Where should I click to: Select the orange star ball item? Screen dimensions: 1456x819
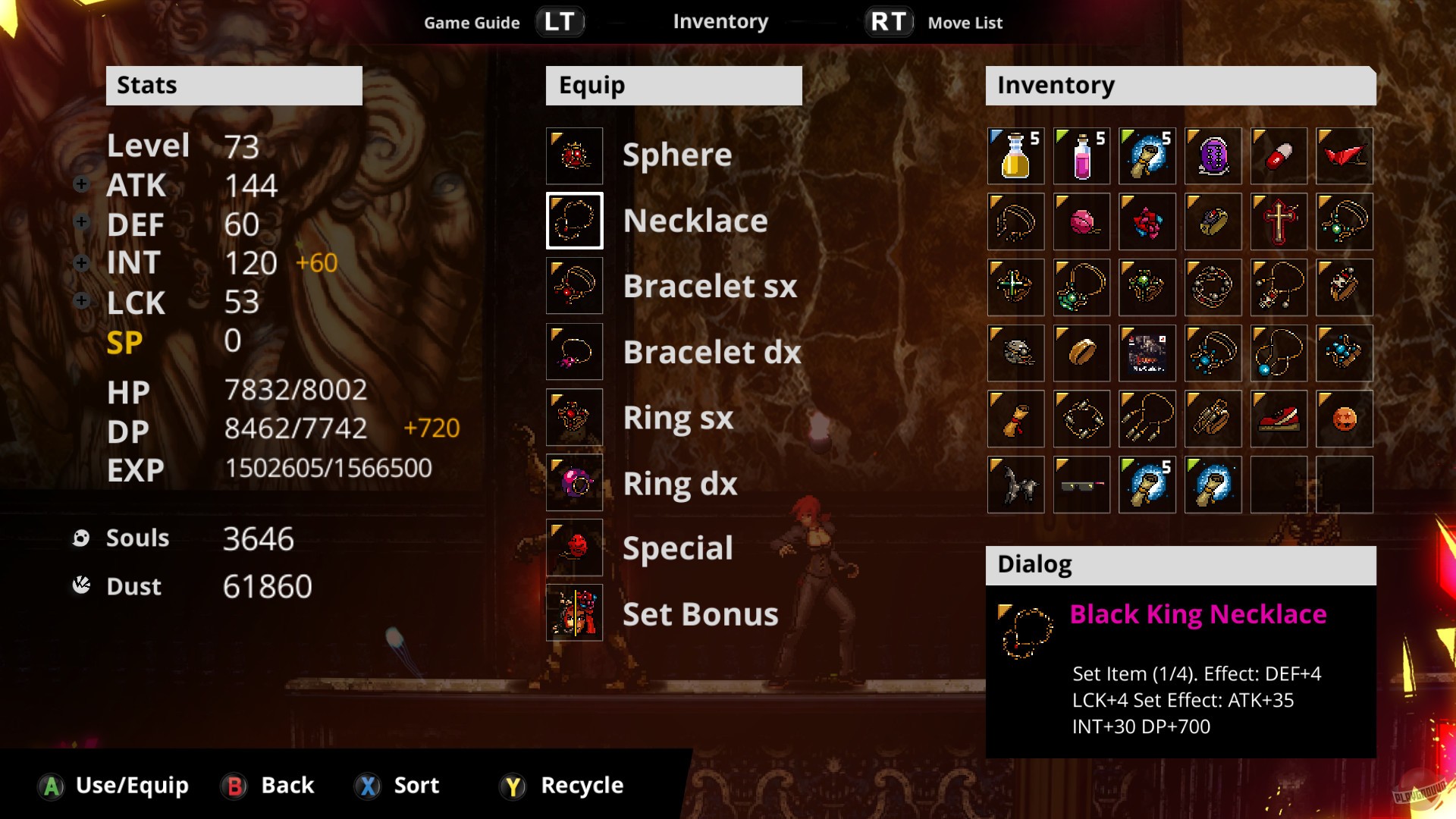[1345, 418]
